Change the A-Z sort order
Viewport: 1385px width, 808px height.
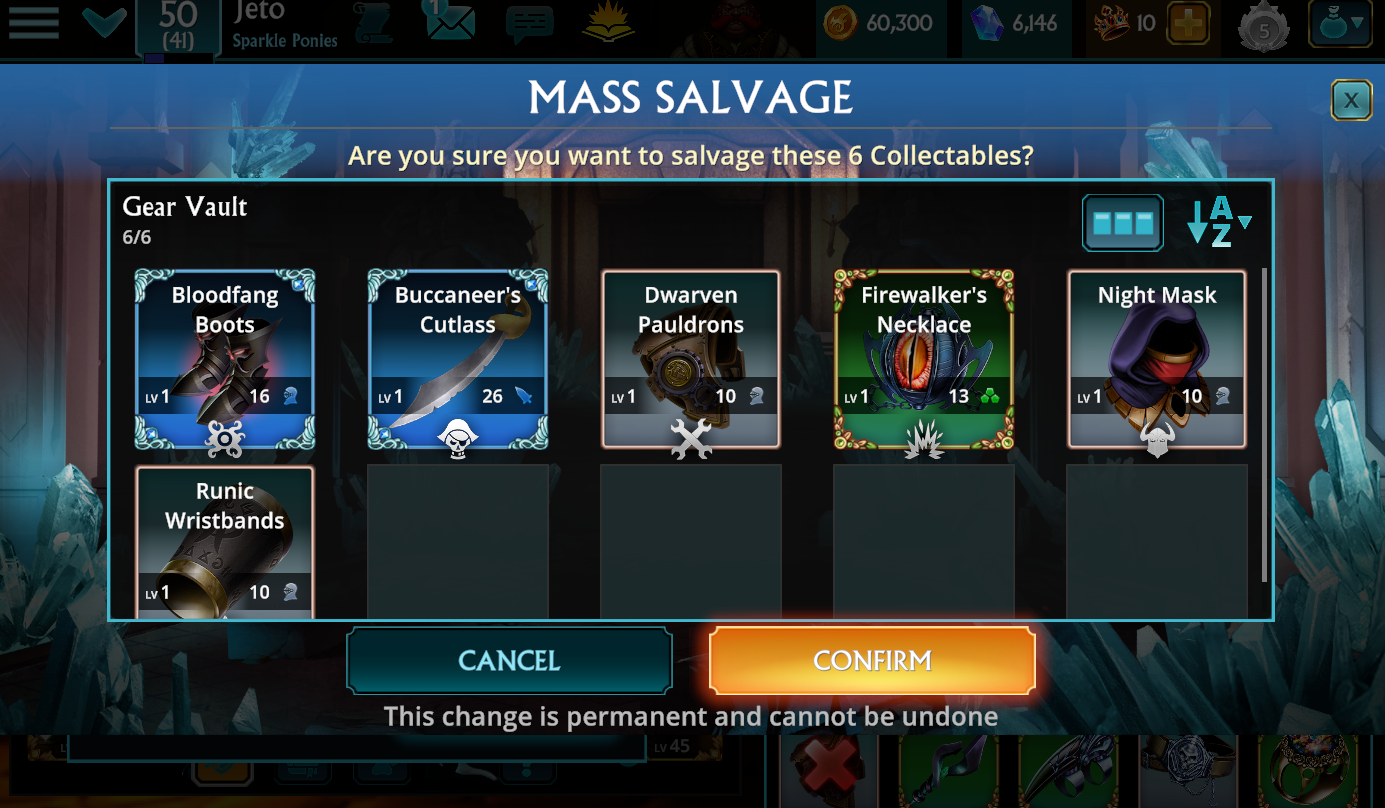(x=1219, y=222)
